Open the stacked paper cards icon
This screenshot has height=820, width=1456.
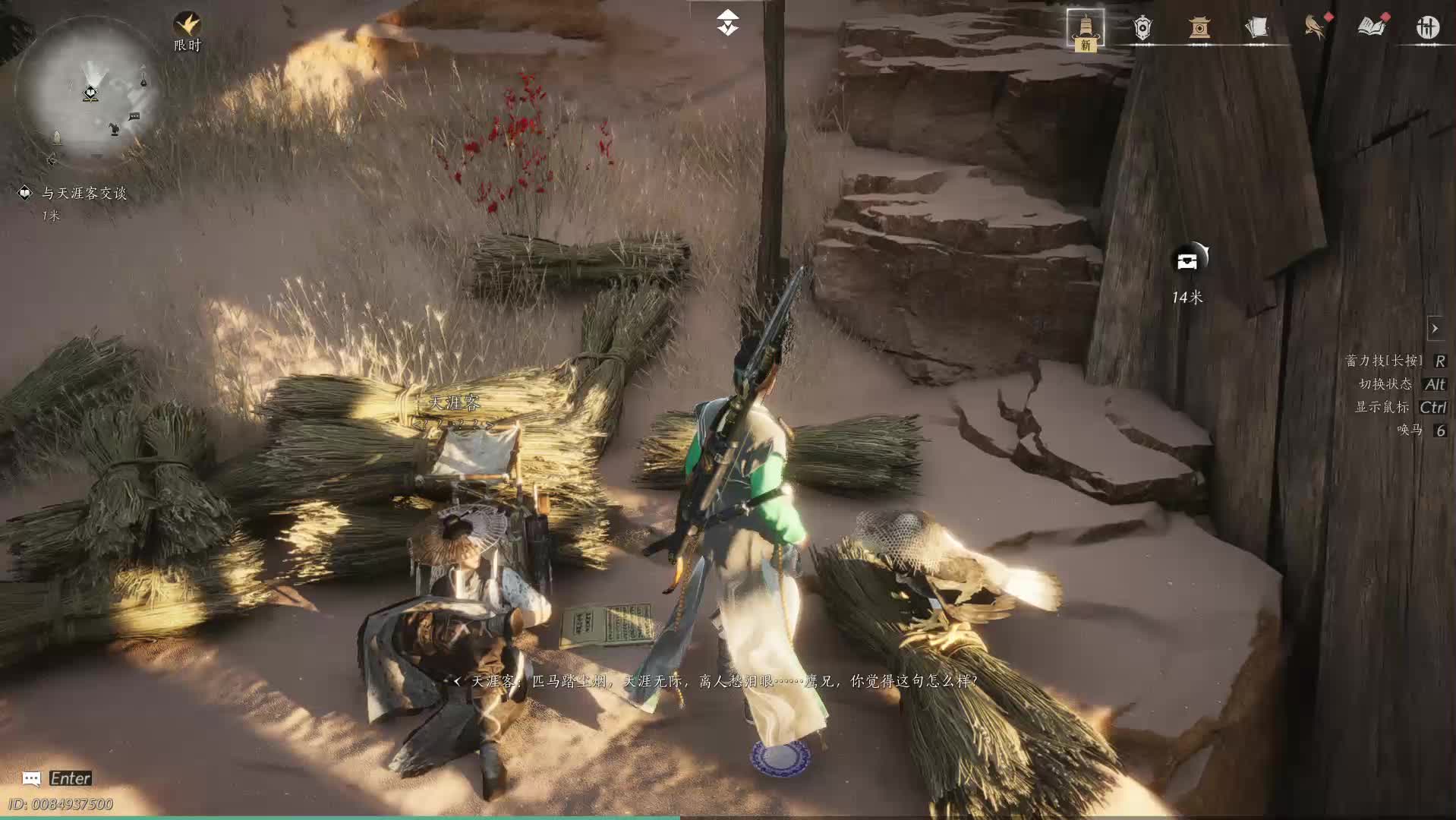pos(1256,28)
